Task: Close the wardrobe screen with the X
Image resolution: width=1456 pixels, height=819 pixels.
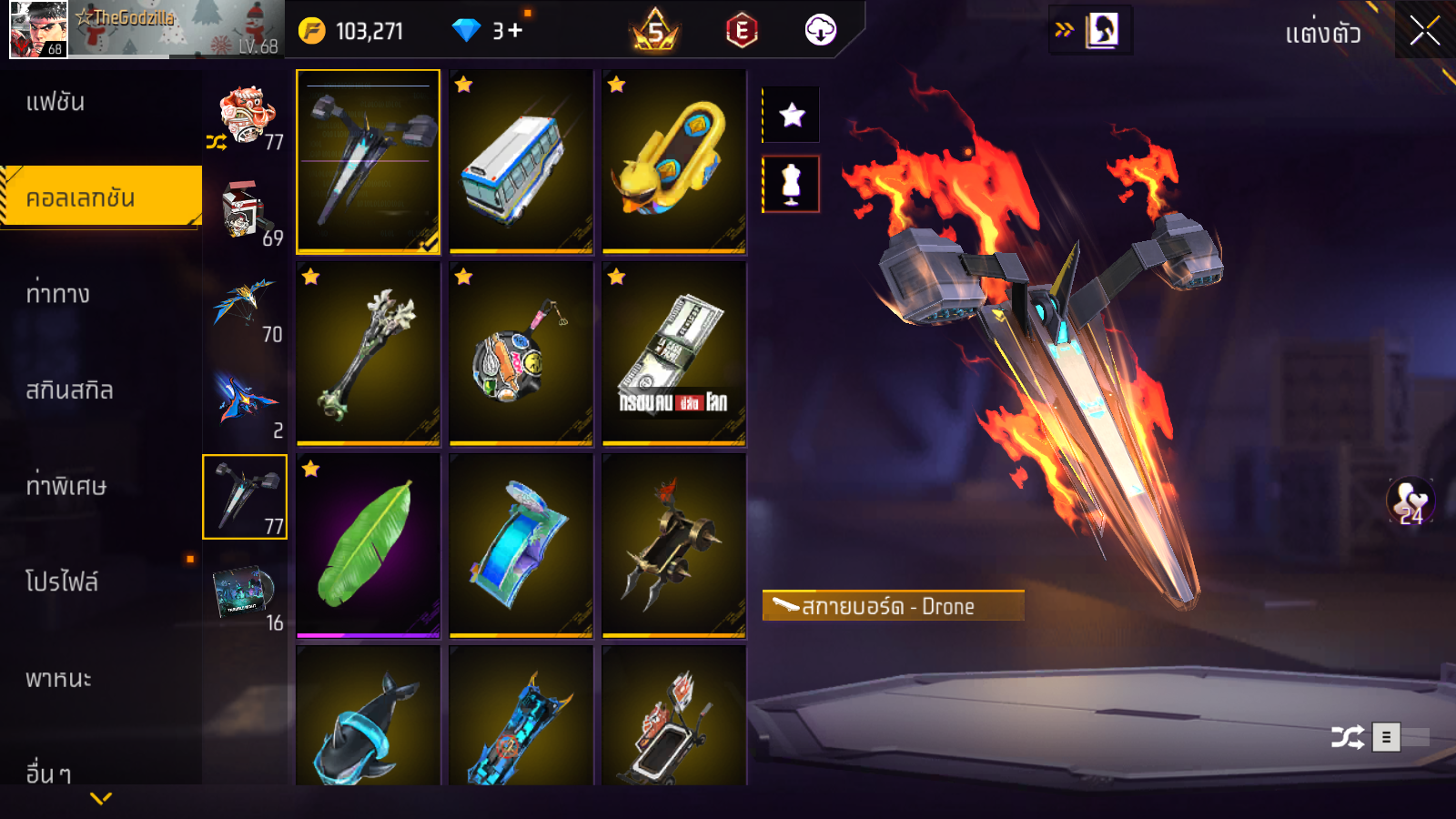Action: pos(1424,31)
